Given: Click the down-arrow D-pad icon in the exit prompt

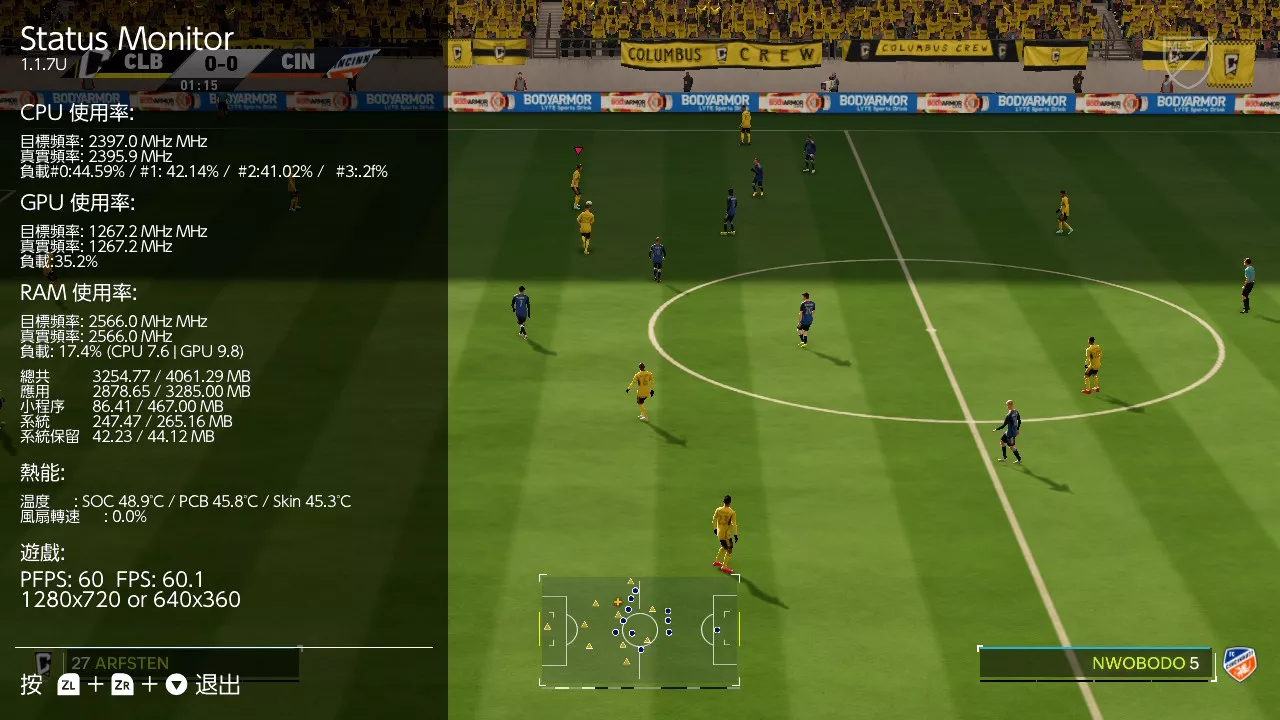Looking at the screenshot, I should (x=176, y=686).
